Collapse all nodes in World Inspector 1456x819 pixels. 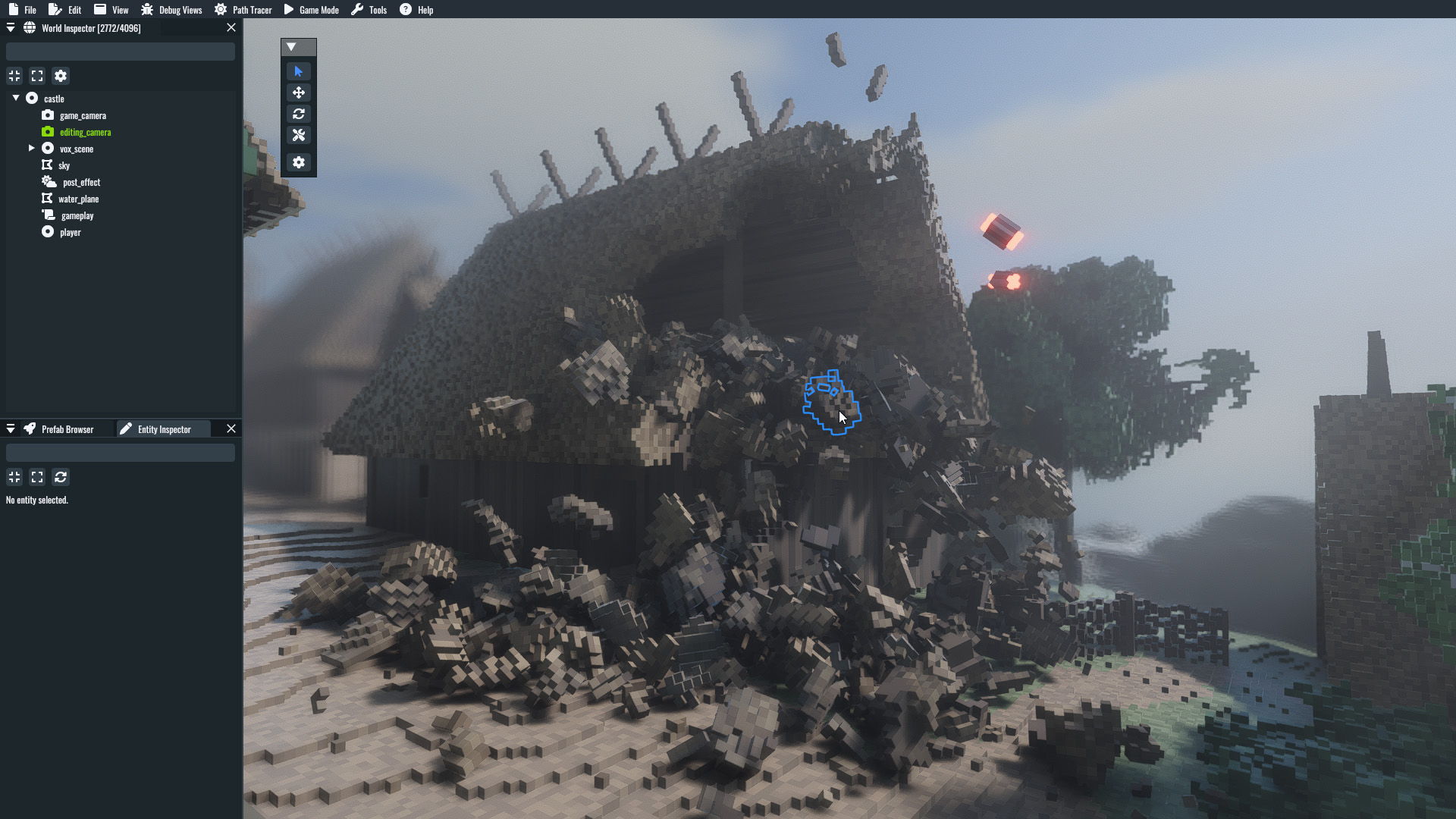coord(14,76)
